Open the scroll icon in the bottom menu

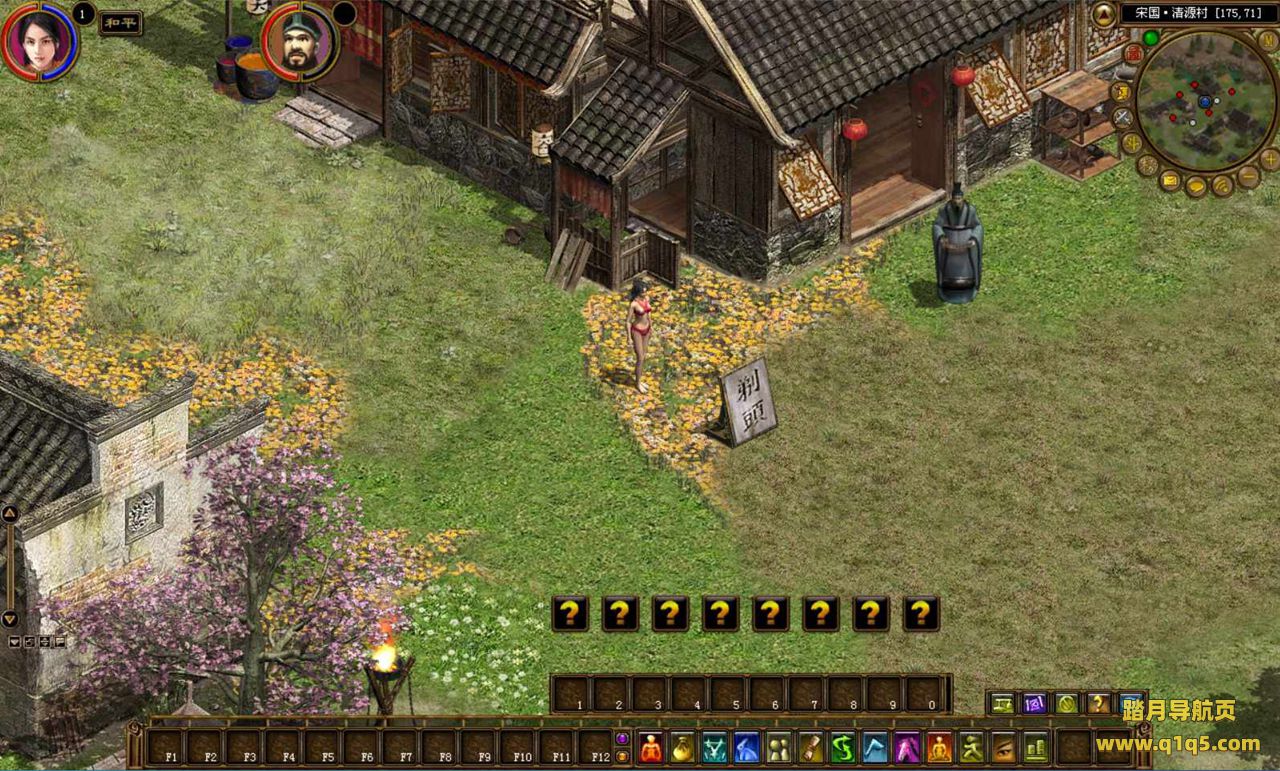tap(810, 747)
